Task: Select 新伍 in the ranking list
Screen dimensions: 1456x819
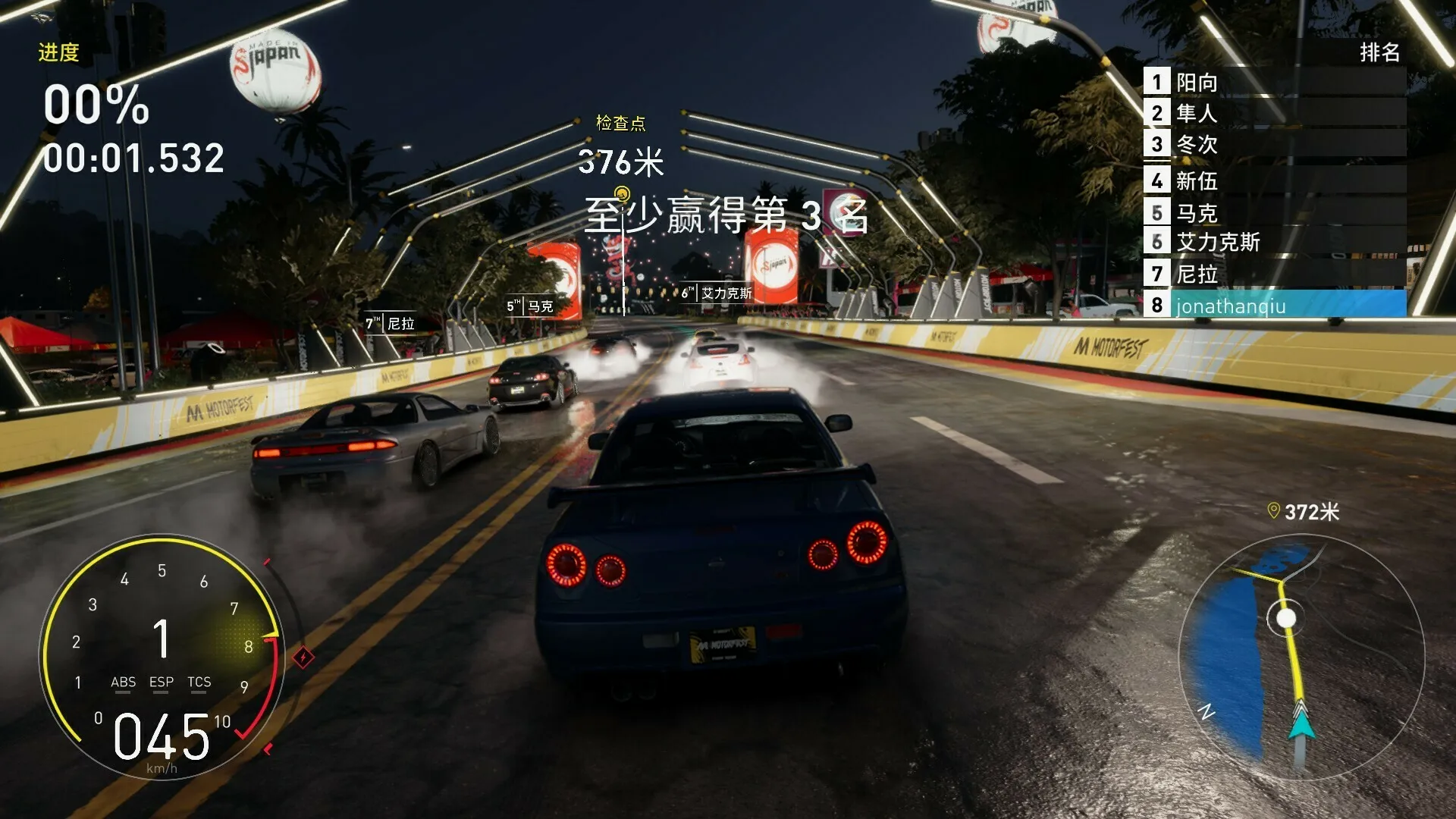Action: tap(1274, 180)
